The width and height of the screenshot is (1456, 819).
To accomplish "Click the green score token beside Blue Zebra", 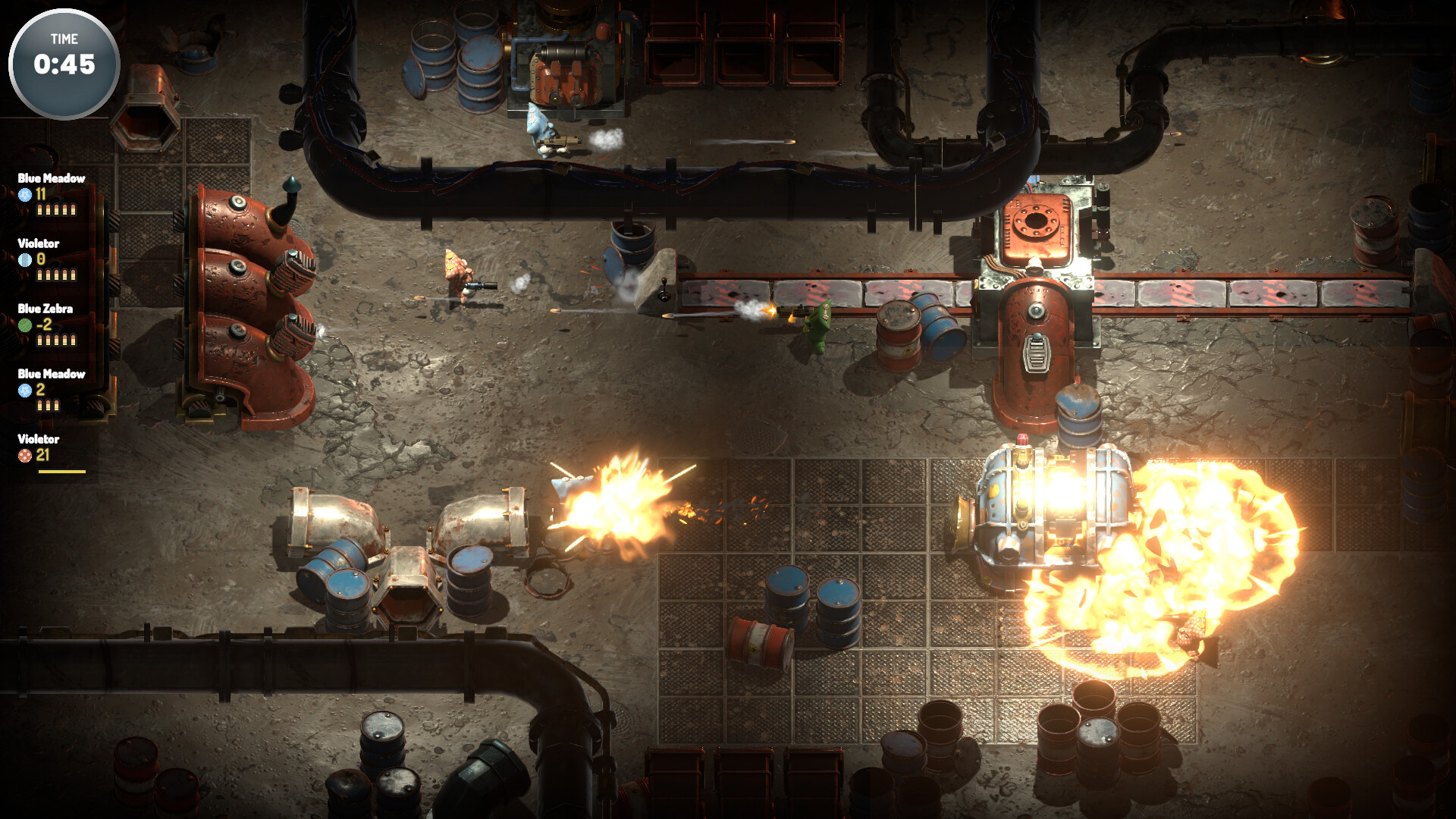I will 24,325.
